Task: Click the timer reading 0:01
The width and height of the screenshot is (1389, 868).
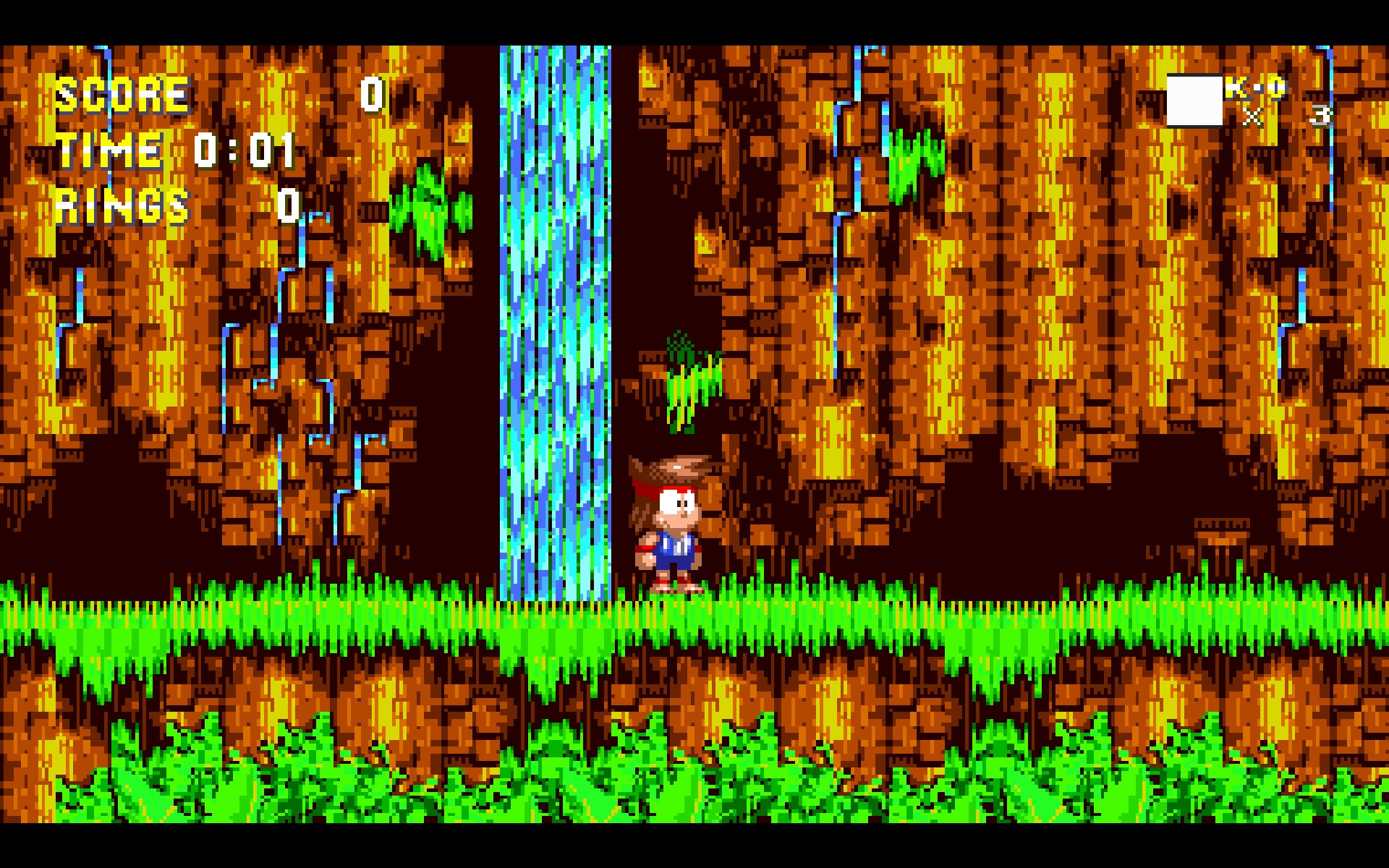Action: (x=246, y=152)
